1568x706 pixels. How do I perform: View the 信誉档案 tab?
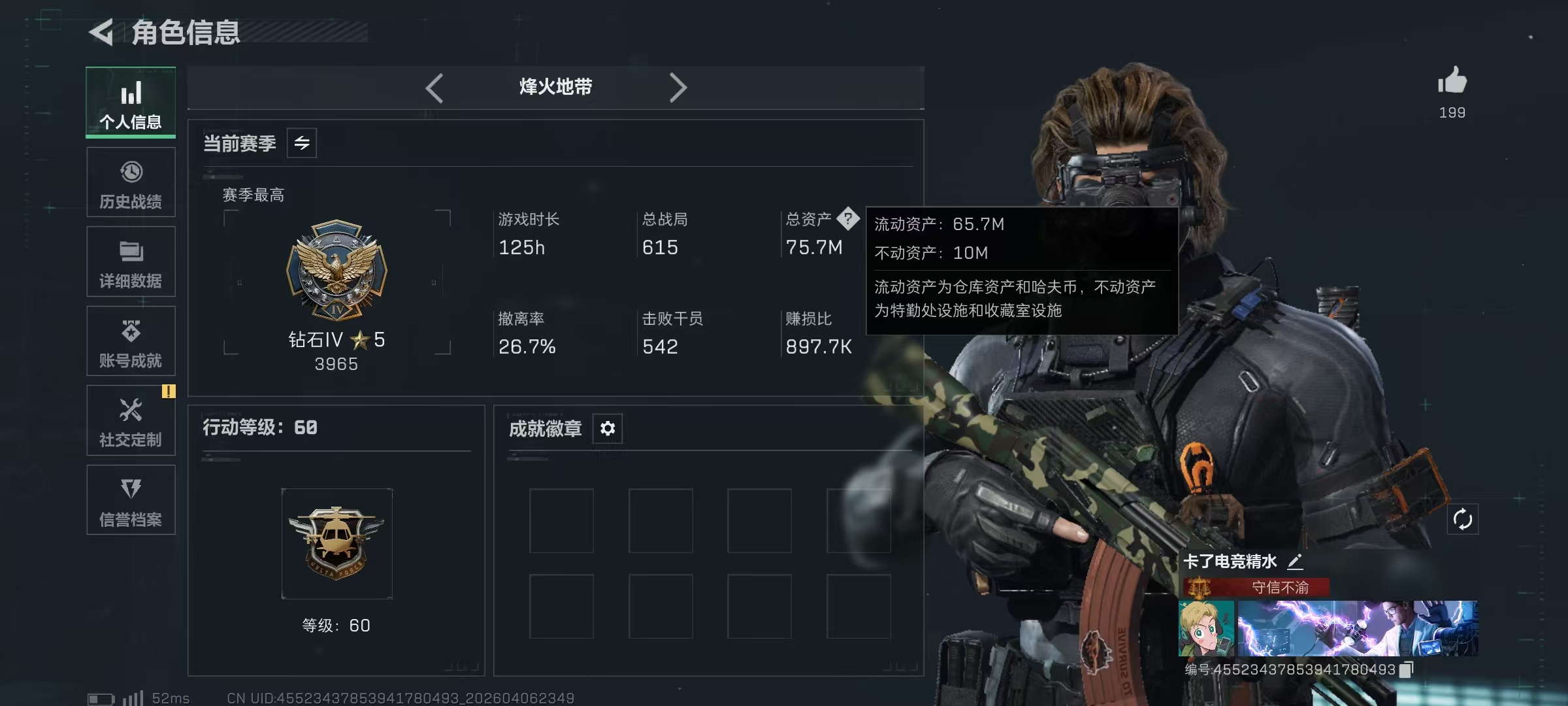pyautogui.click(x=131, y=500)
